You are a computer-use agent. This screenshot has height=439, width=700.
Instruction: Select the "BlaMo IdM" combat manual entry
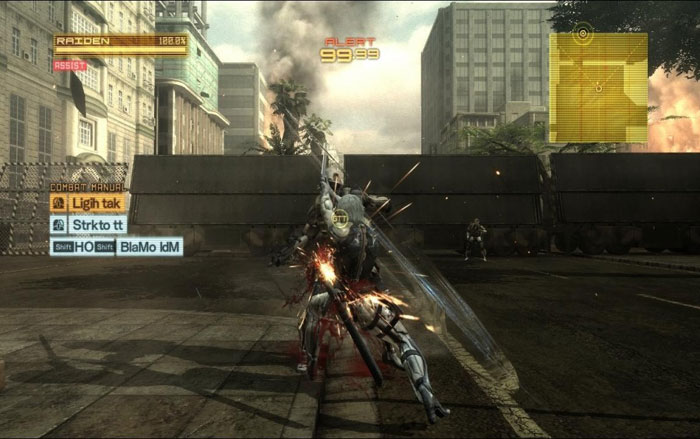pyautogui.click(x=150, y=246)
